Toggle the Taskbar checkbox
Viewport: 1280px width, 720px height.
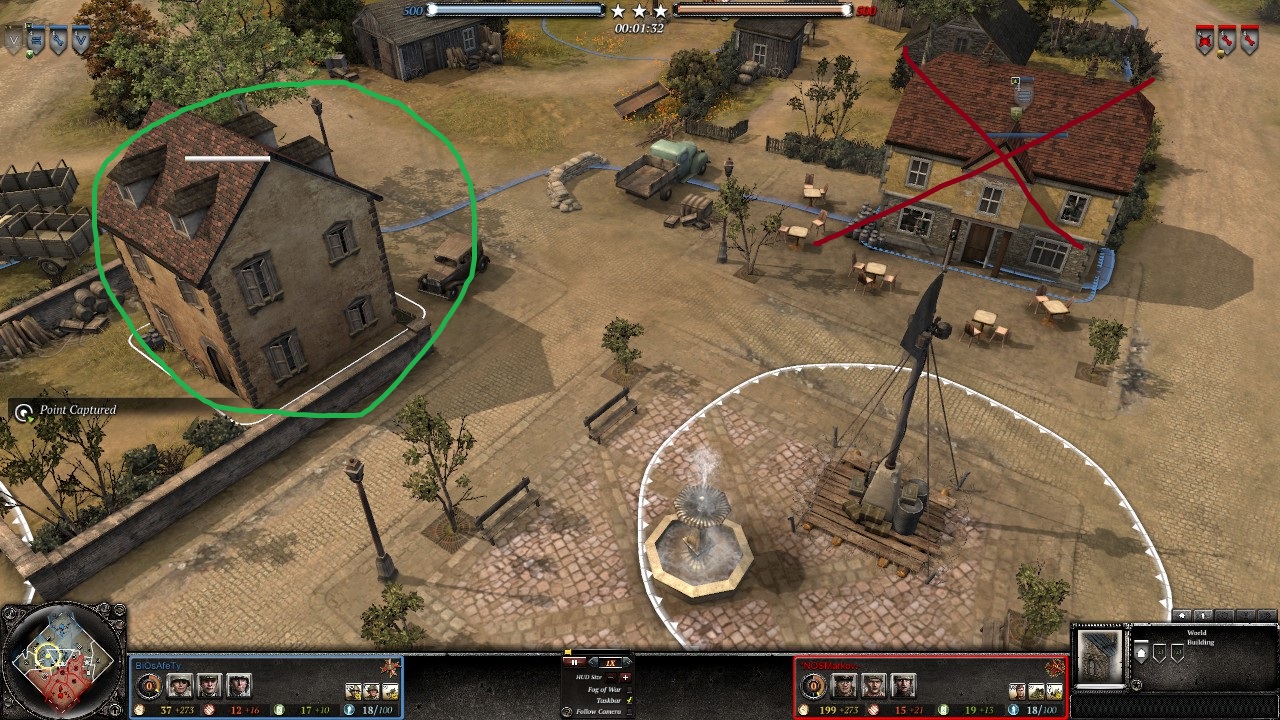click(x=627, y=700)
